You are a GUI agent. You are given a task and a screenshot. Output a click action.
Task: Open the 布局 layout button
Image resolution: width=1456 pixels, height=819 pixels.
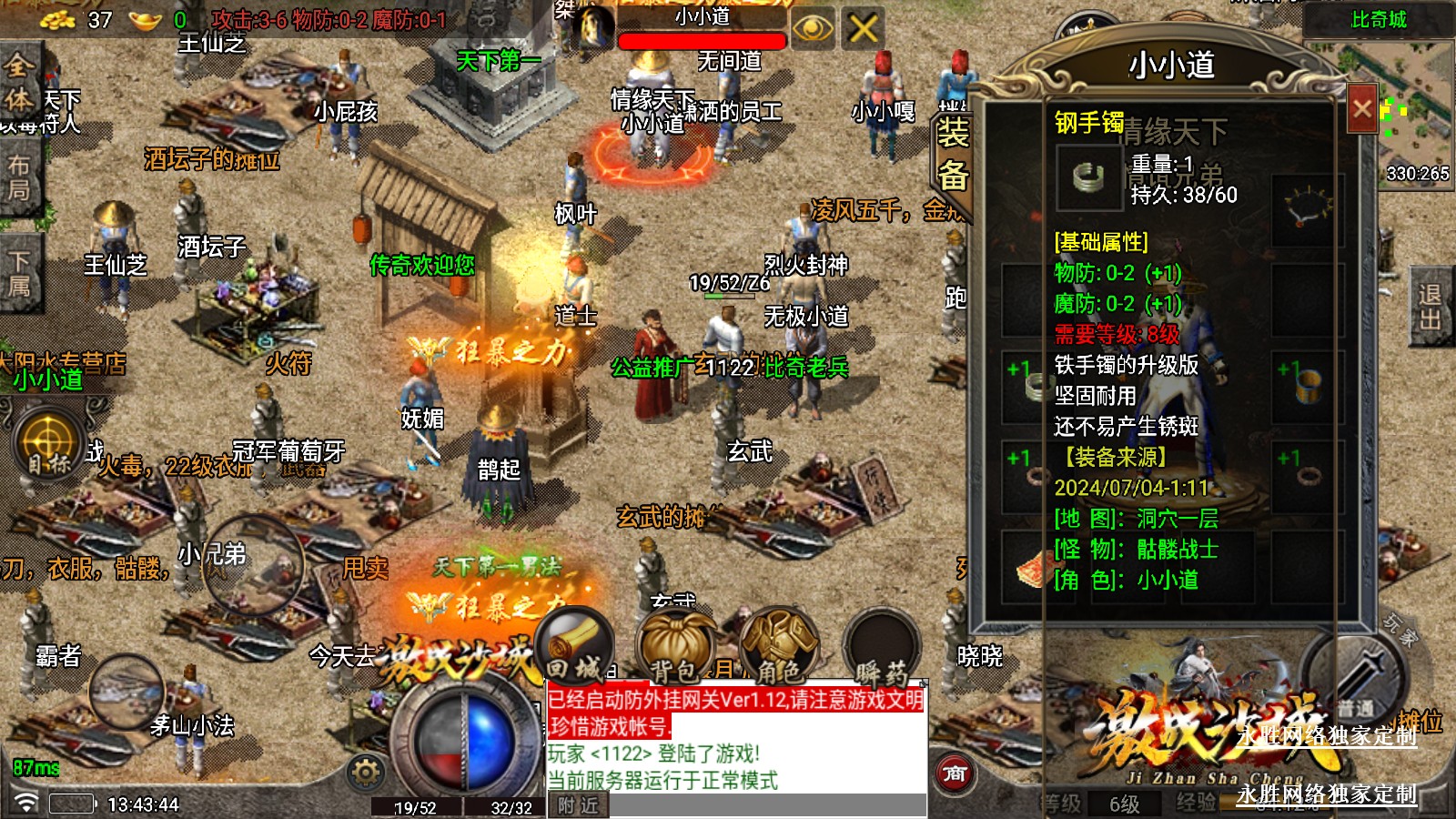[18, 178]
